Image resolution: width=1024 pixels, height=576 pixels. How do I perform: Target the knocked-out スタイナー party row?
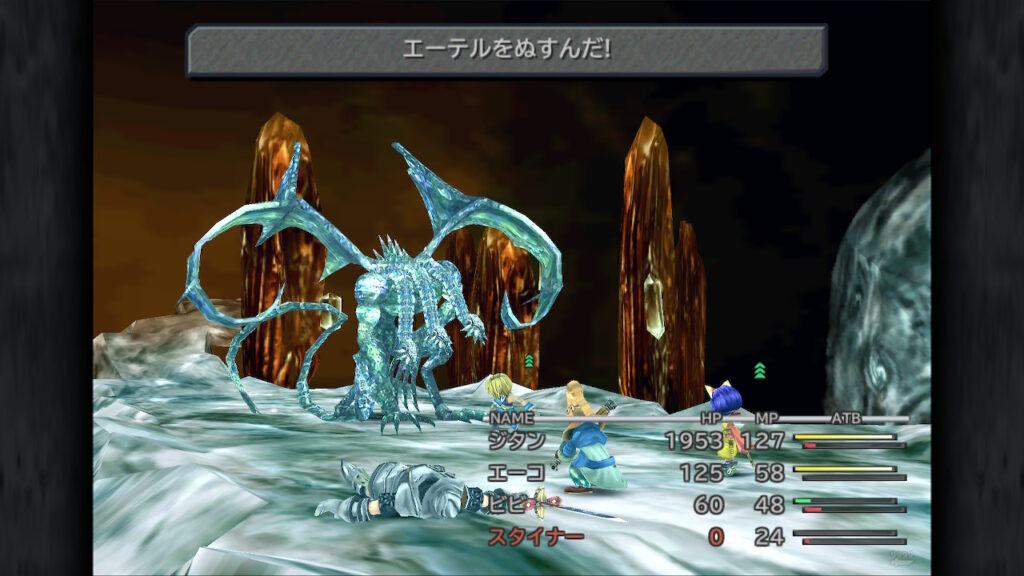point(535,537)
